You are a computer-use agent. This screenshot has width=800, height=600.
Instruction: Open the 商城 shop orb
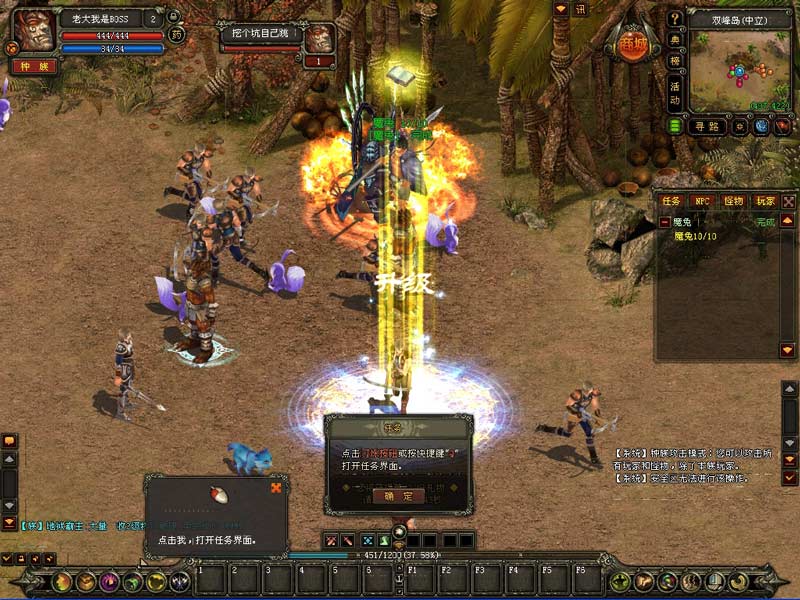point(632,45)
